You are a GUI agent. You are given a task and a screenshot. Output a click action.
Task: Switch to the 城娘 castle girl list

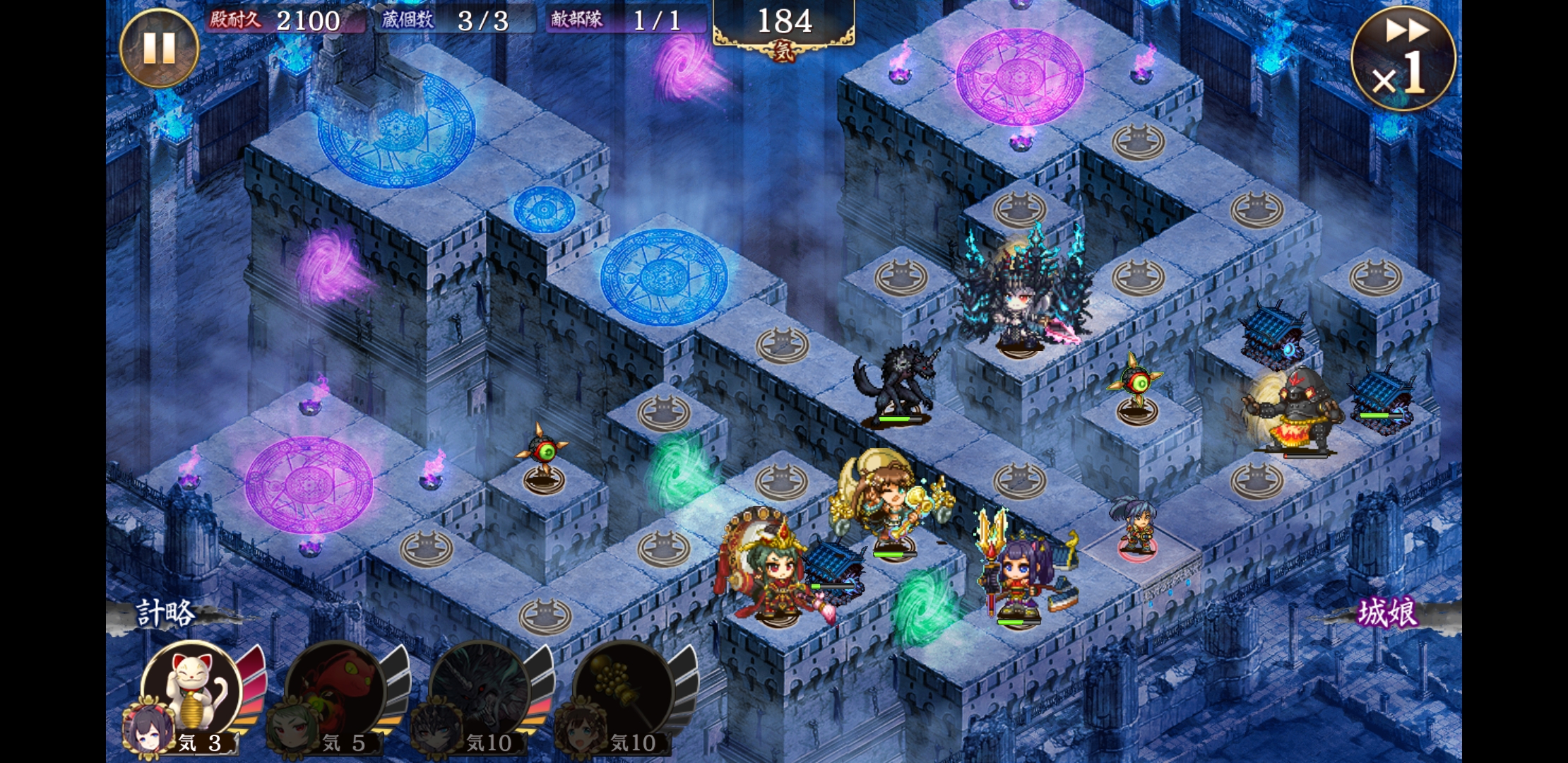(1387, 613)
